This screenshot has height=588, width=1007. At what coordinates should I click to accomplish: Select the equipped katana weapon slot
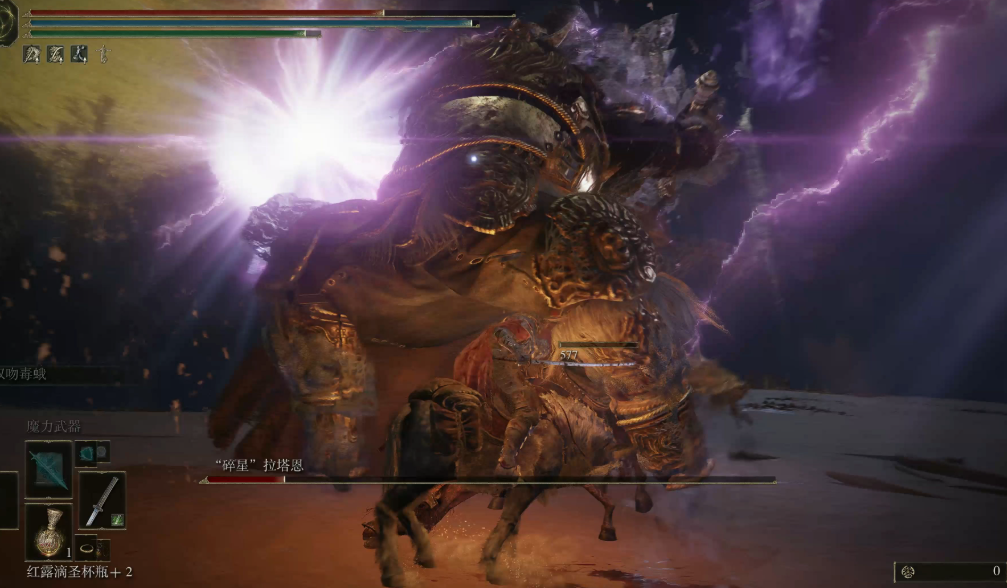pos(102,500)
